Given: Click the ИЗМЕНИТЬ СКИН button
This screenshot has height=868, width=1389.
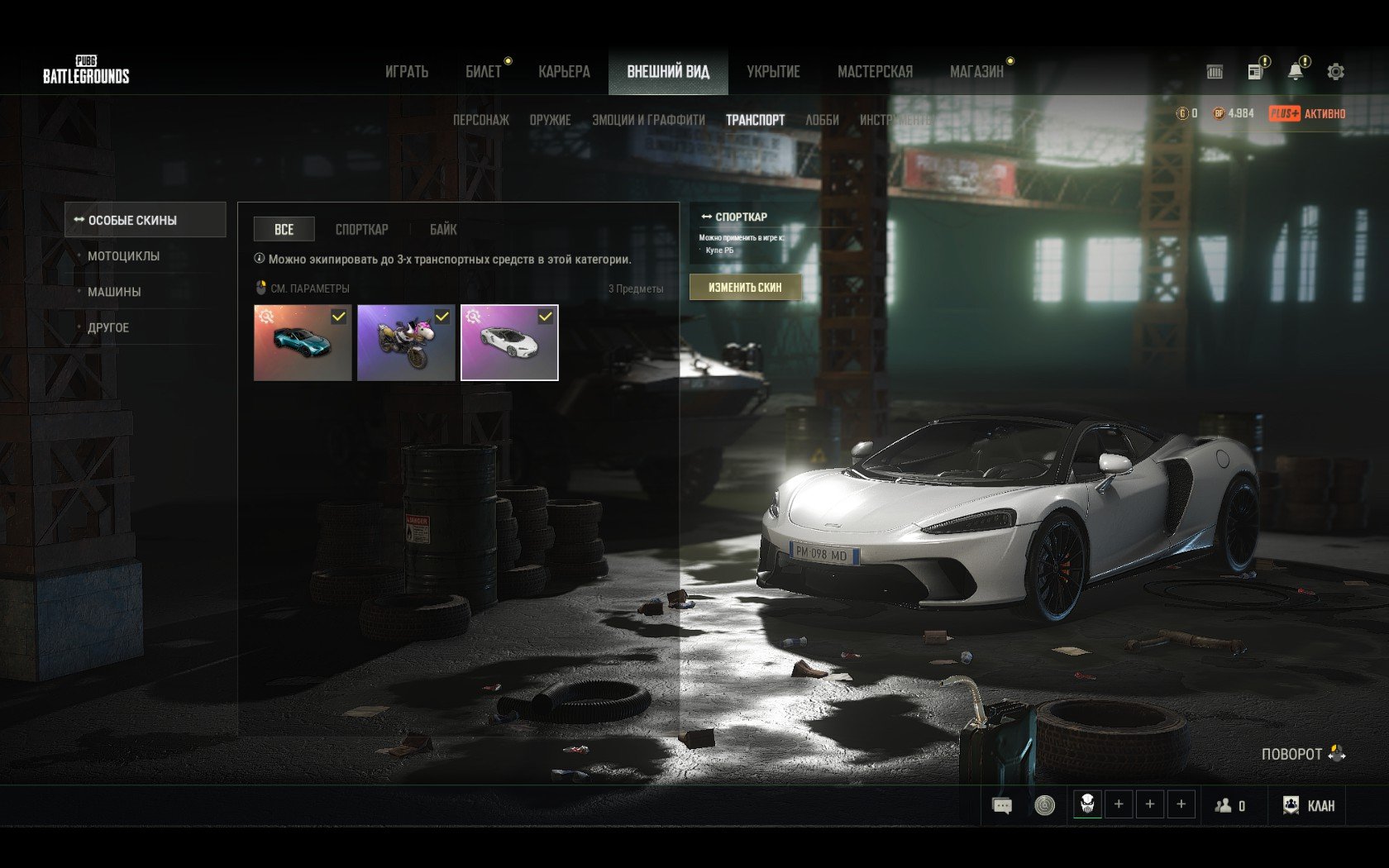Looking at the screenshot, I should click(745, 287).
